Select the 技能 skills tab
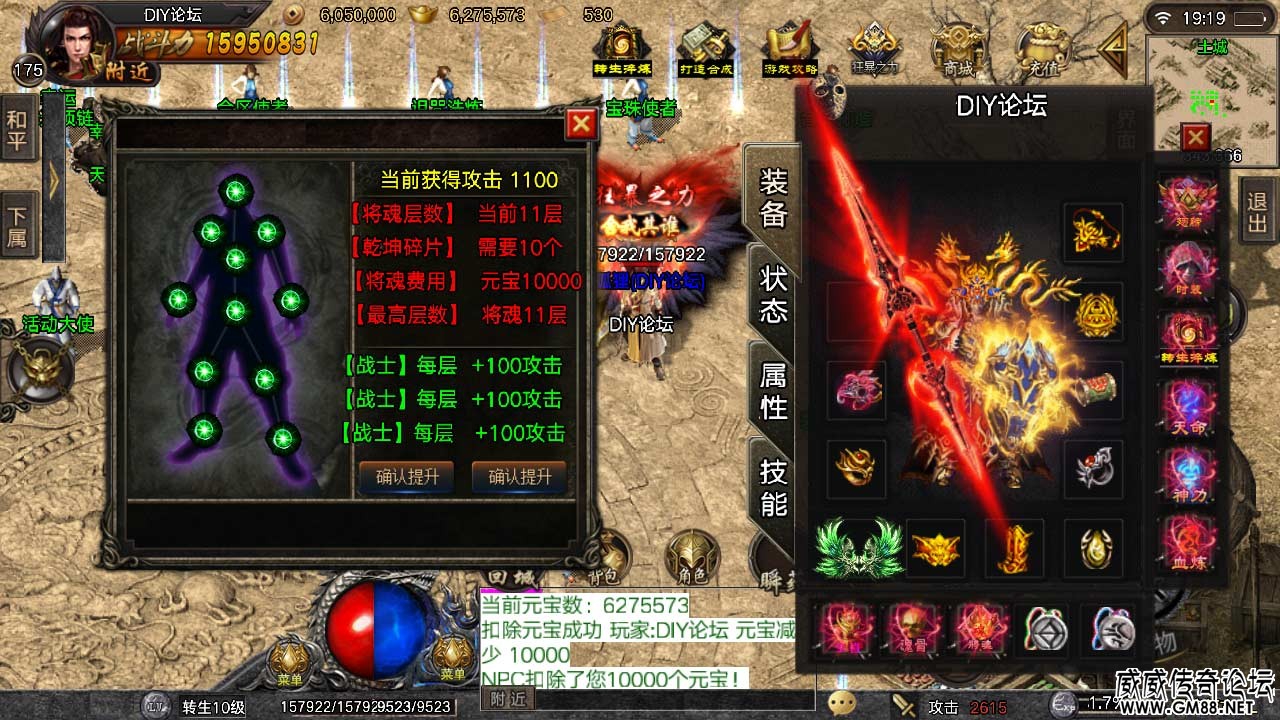1280x720 pixels. (x=774, y=487)
